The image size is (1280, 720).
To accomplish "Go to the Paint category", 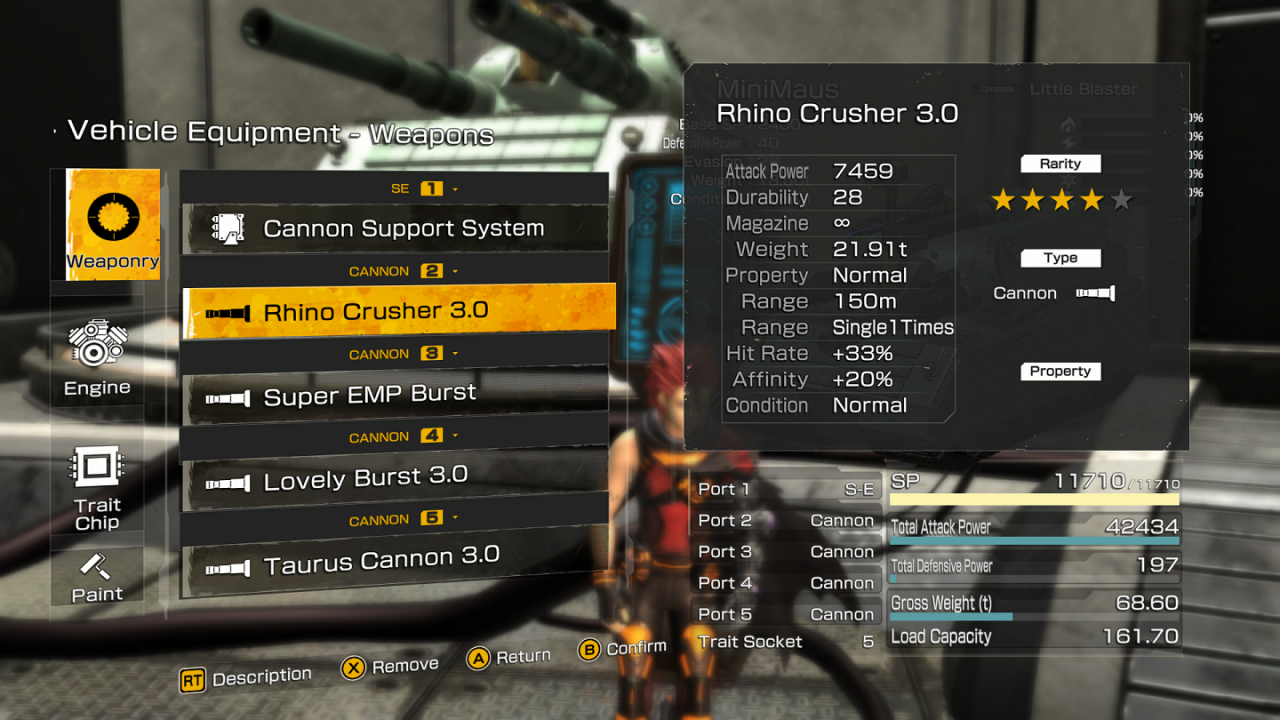I will (97, 577).
